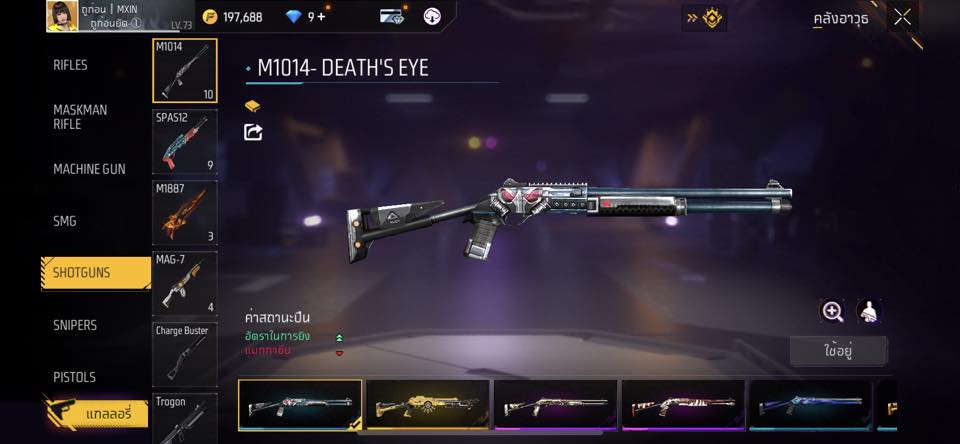Click the character preview icon beside magnifier
This screenshot has height=444, width=960.
pos(868,311)
